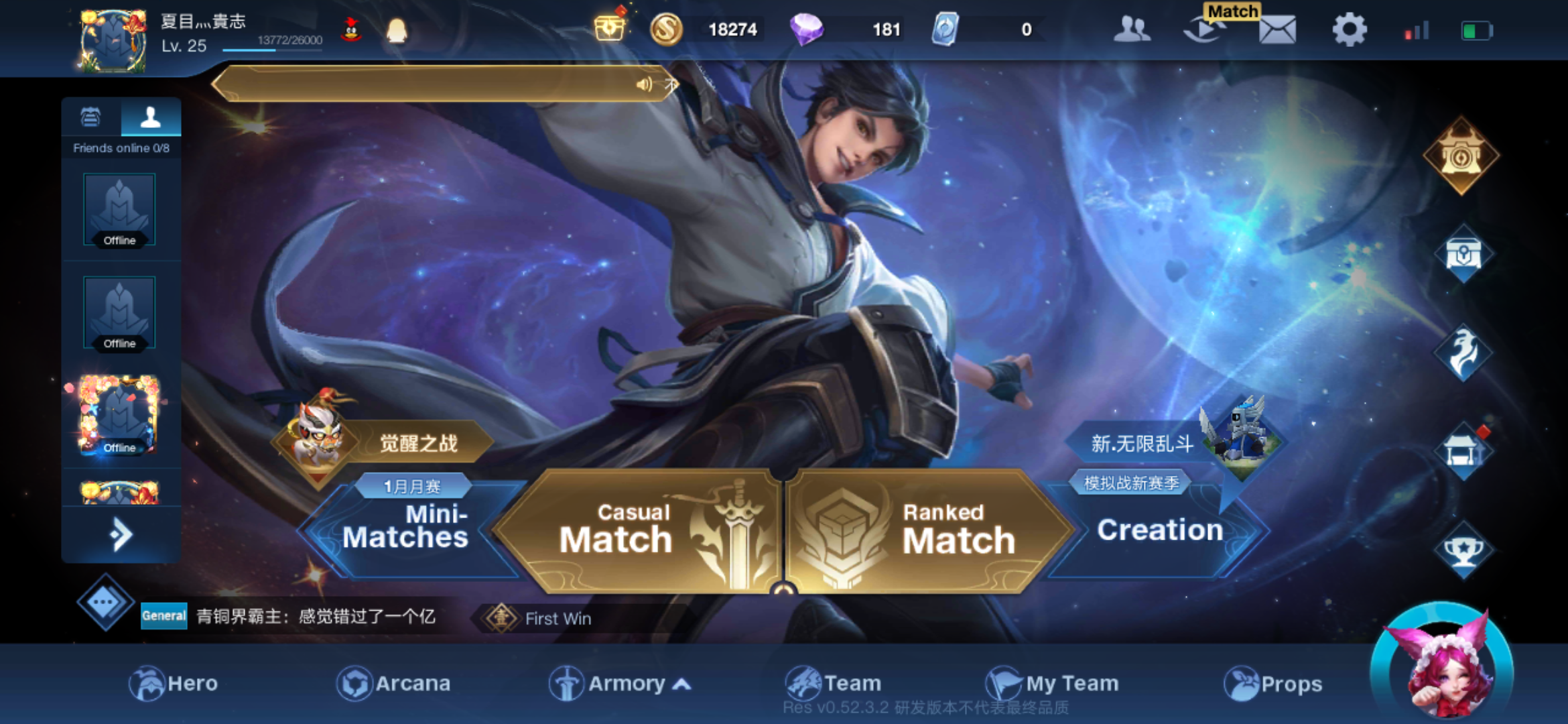
Task: Mute the scrolling announcement speaker icon
Action: click(645, 84)
